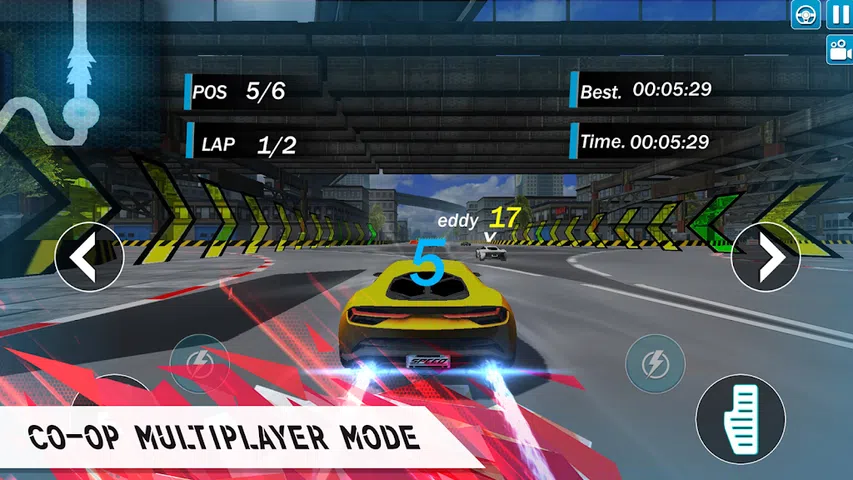Steer left with the left arrow button
Screen dimensions: 853x480
coord(89,257)
